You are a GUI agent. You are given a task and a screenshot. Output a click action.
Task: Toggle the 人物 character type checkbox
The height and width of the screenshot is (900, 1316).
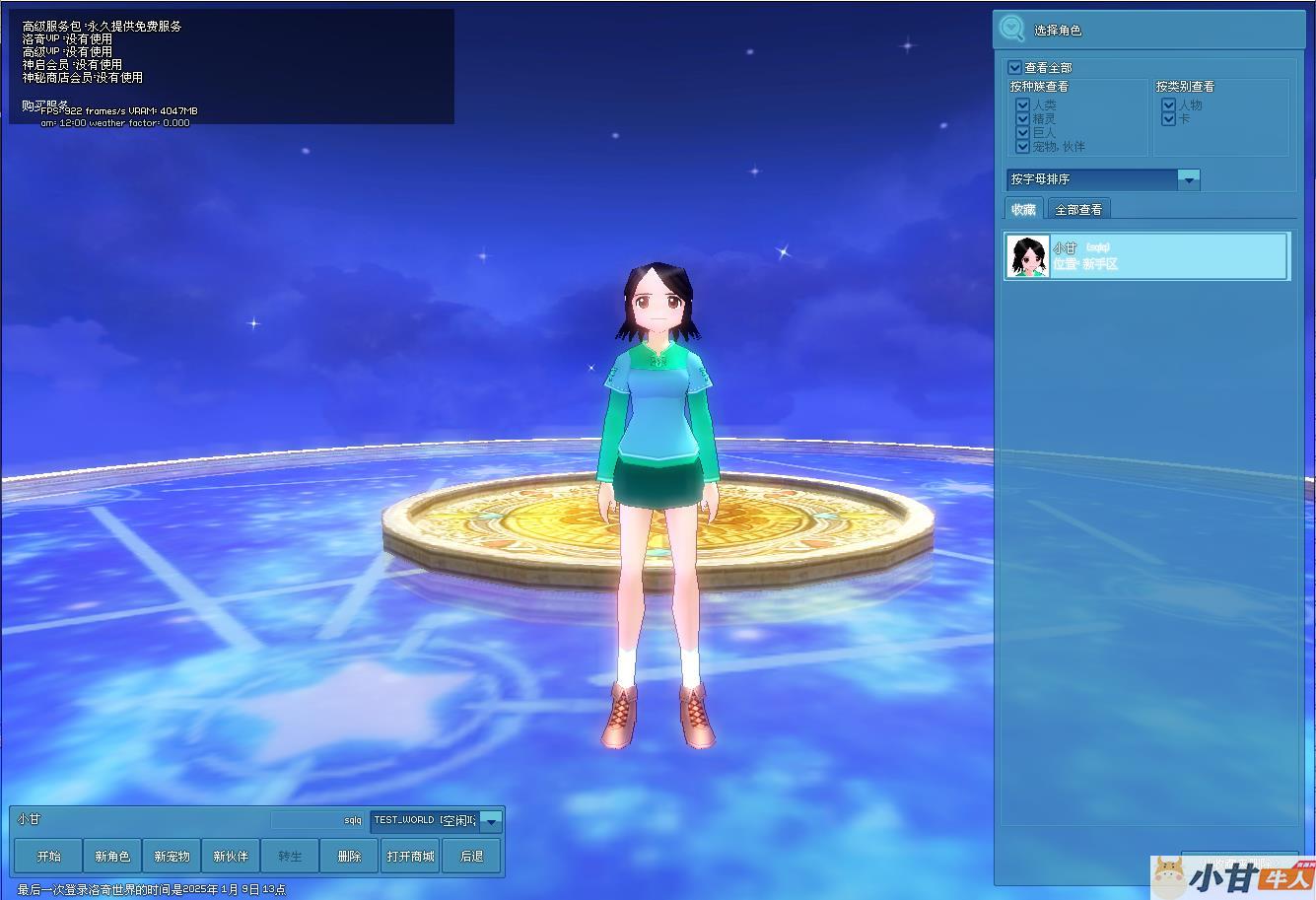coord(1169,104)
